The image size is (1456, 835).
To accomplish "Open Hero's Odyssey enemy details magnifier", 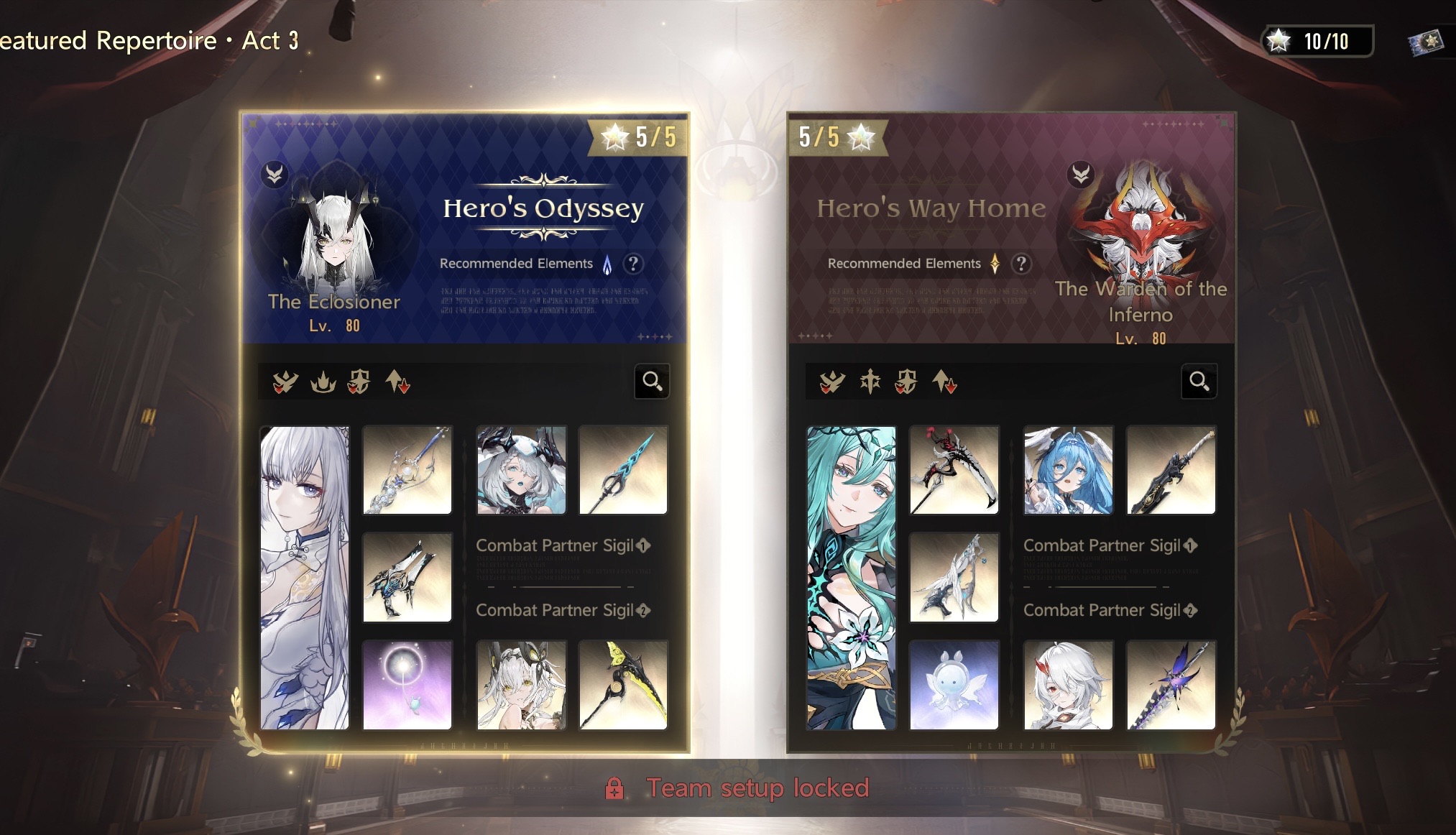I will click(652, 381).
